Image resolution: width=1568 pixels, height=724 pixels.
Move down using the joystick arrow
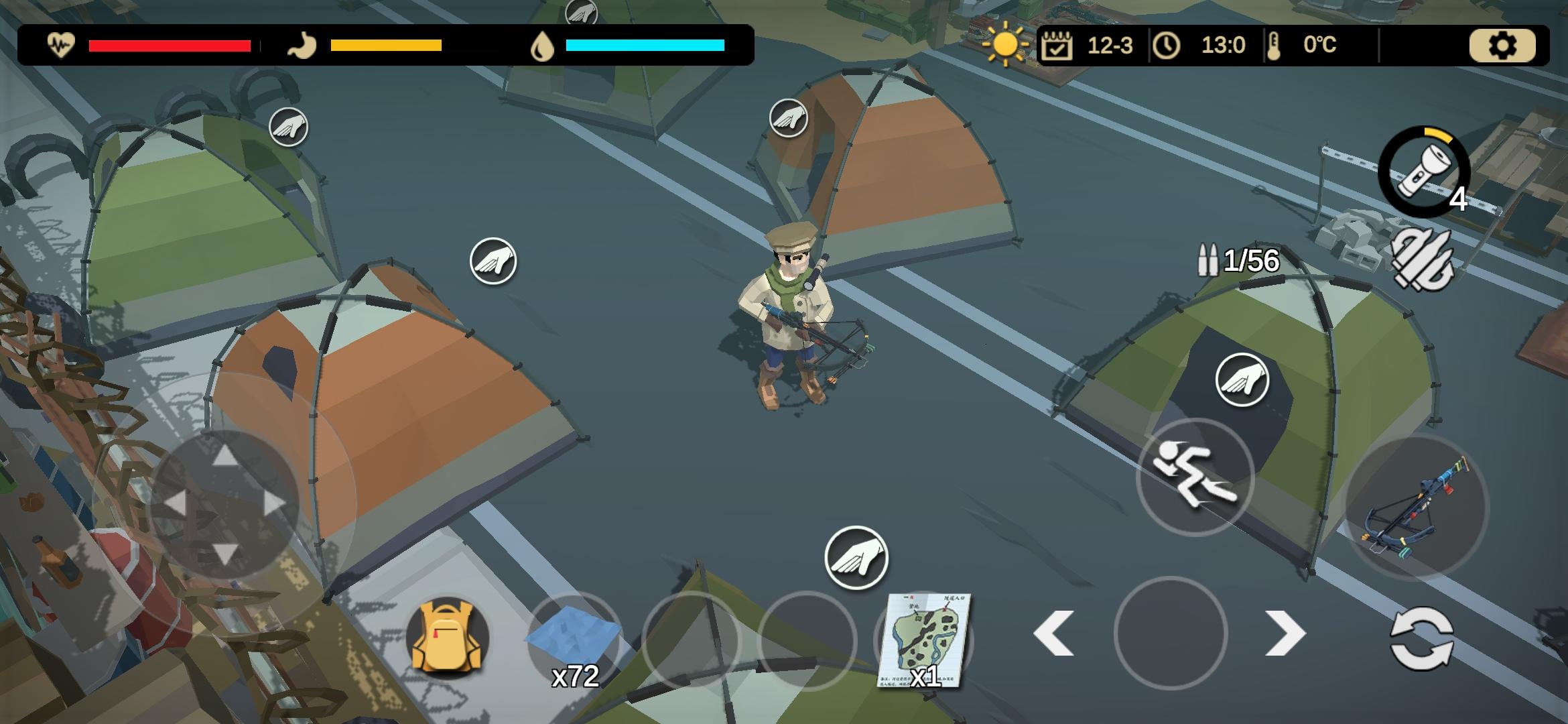tap(224, 553)
